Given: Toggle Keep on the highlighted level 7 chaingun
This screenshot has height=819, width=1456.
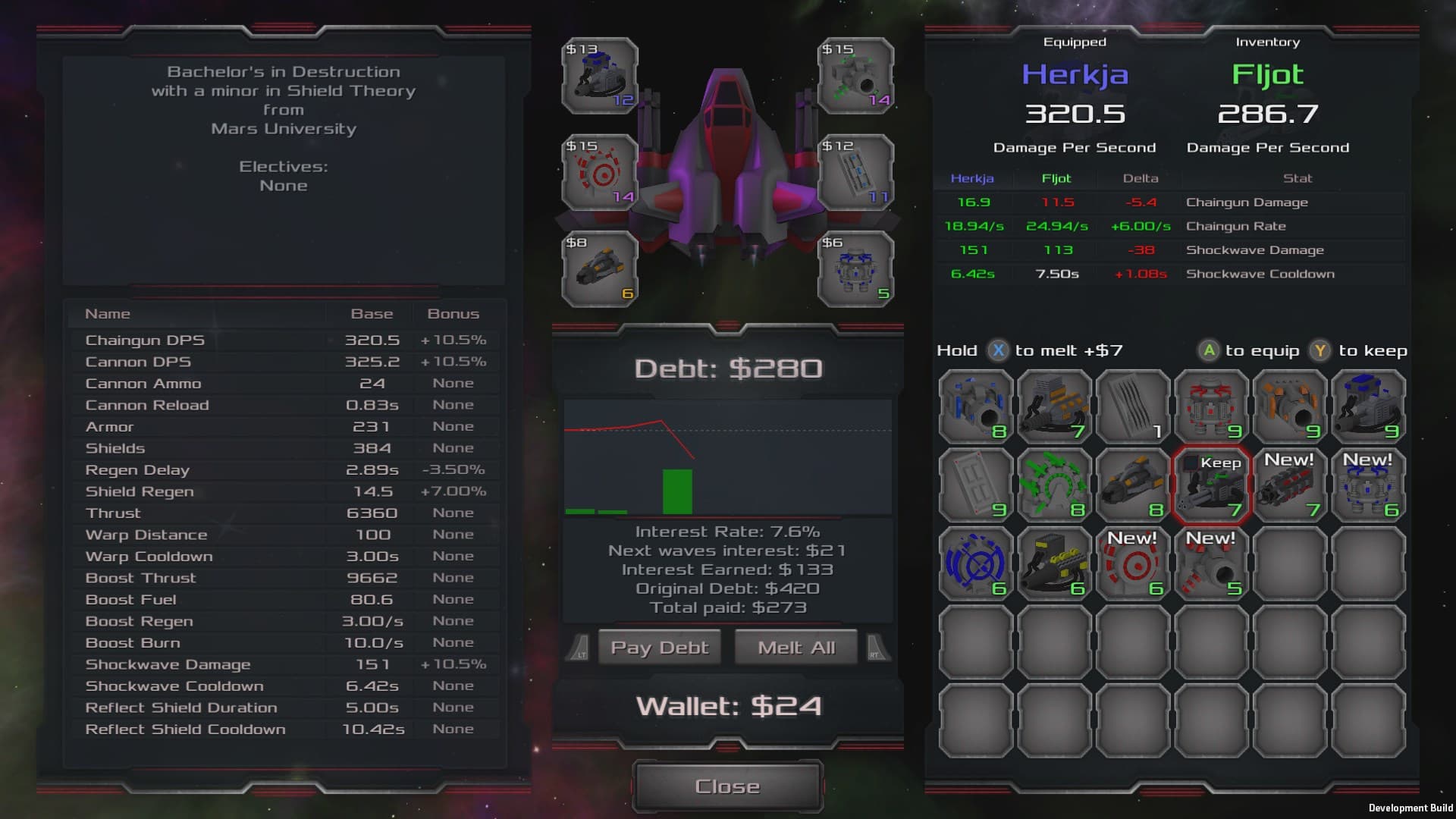Looking at the screenshot, I should [x=1212, y=485].
